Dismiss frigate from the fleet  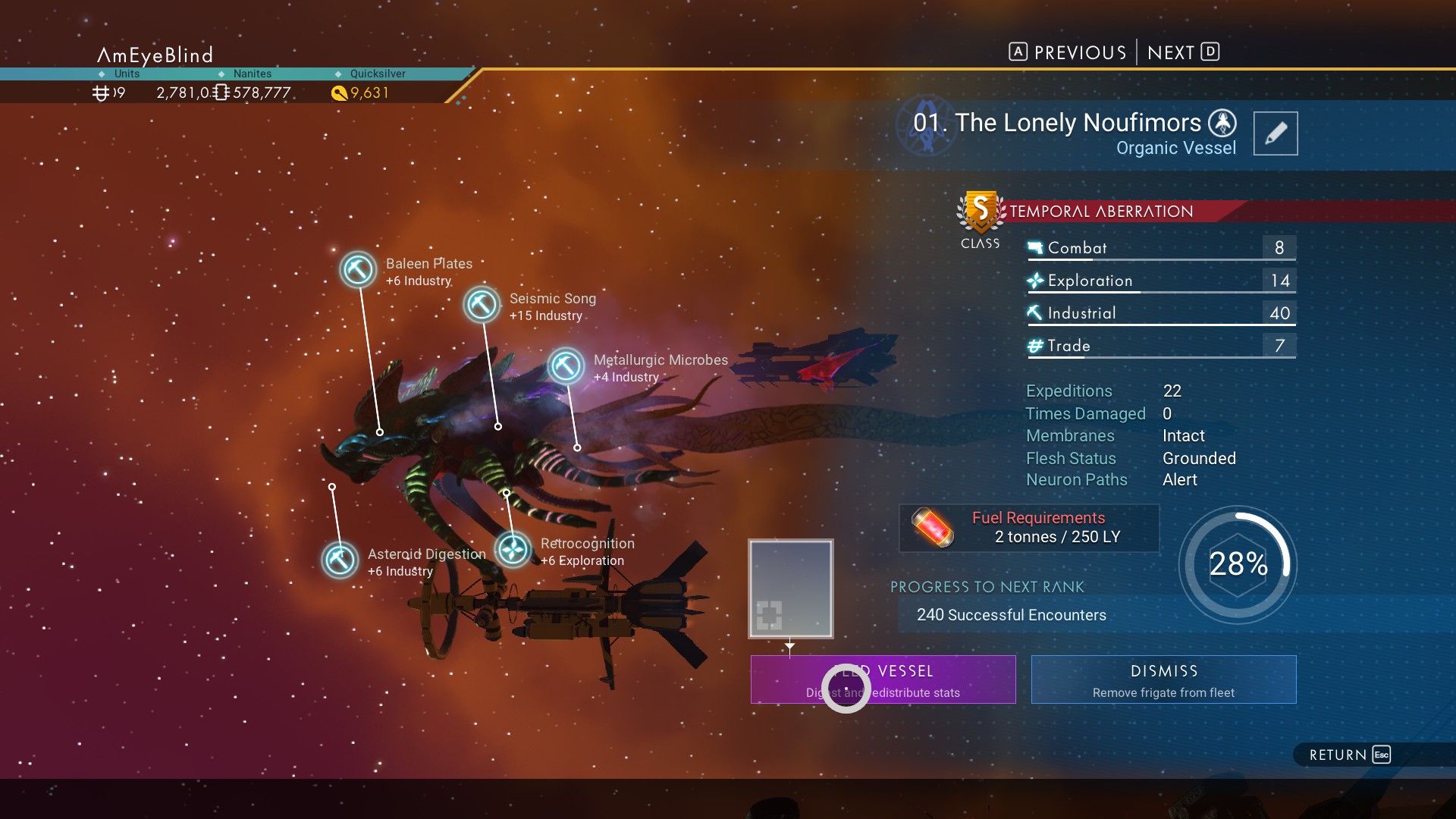[x=1163, y=679]
